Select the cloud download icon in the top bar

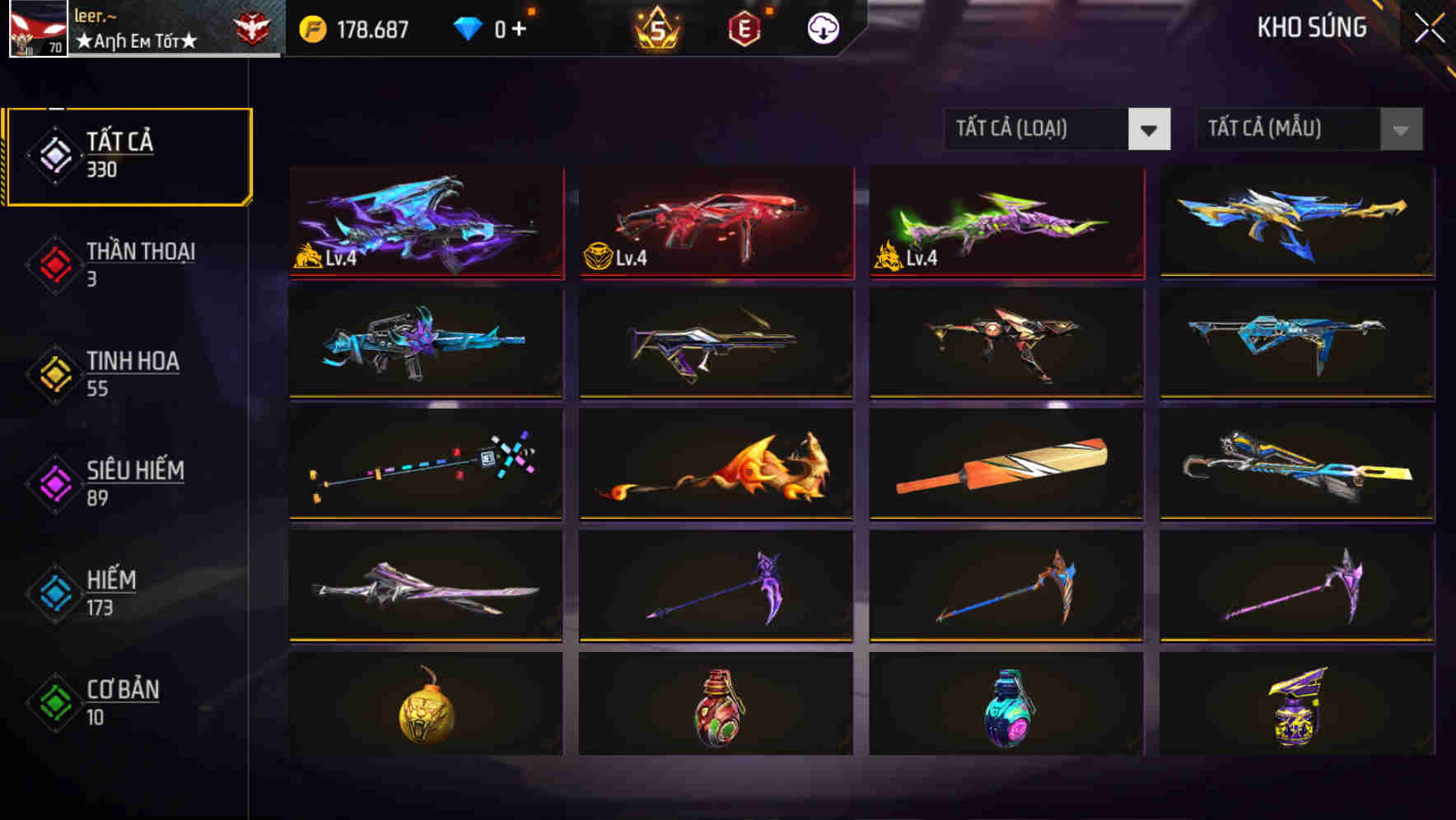(823, 27)
